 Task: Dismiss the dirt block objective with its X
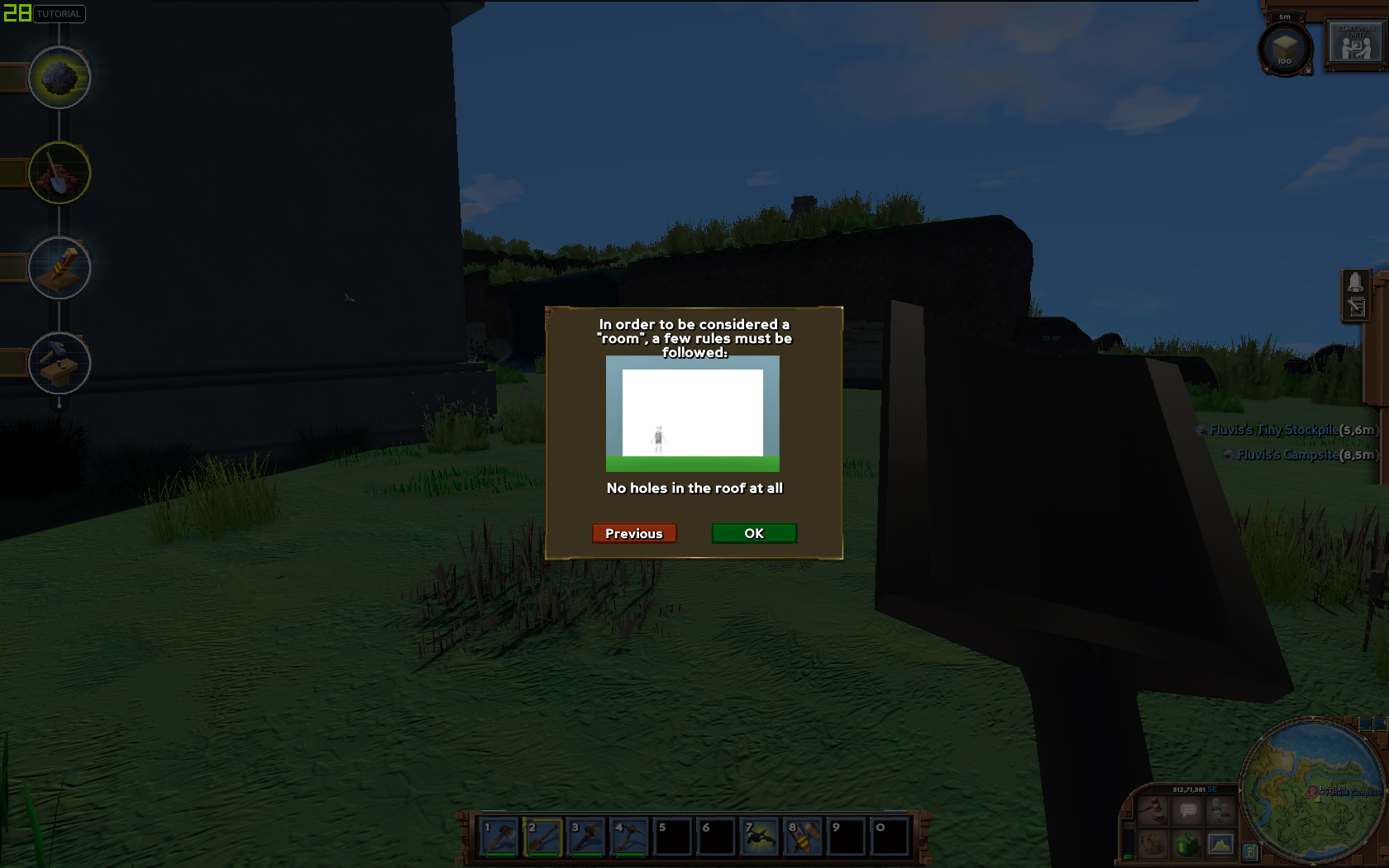click(1308, 70)
